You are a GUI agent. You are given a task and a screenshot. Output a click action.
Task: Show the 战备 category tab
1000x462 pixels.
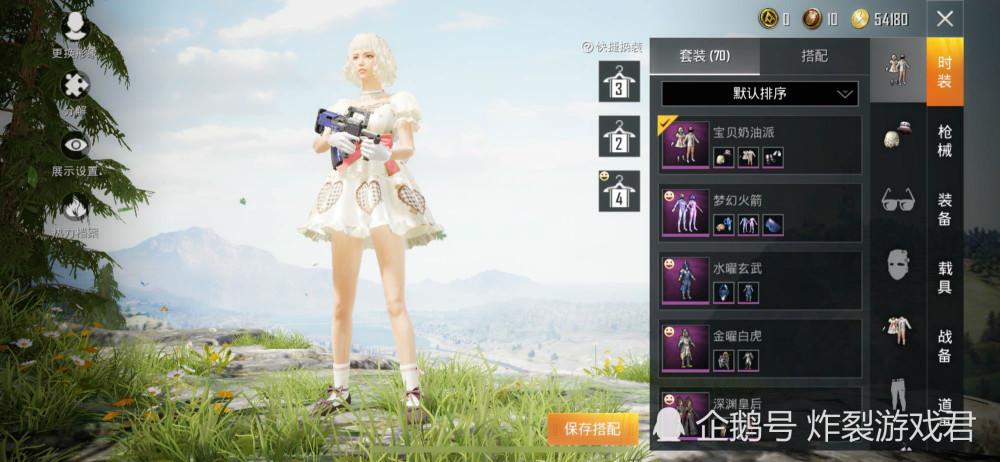(x=945, y=345)
